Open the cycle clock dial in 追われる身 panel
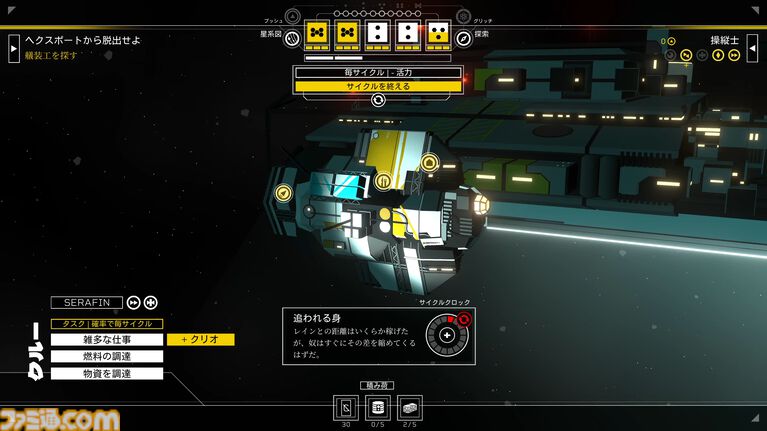Screen dimensions: 767x431 coord(446,334)
